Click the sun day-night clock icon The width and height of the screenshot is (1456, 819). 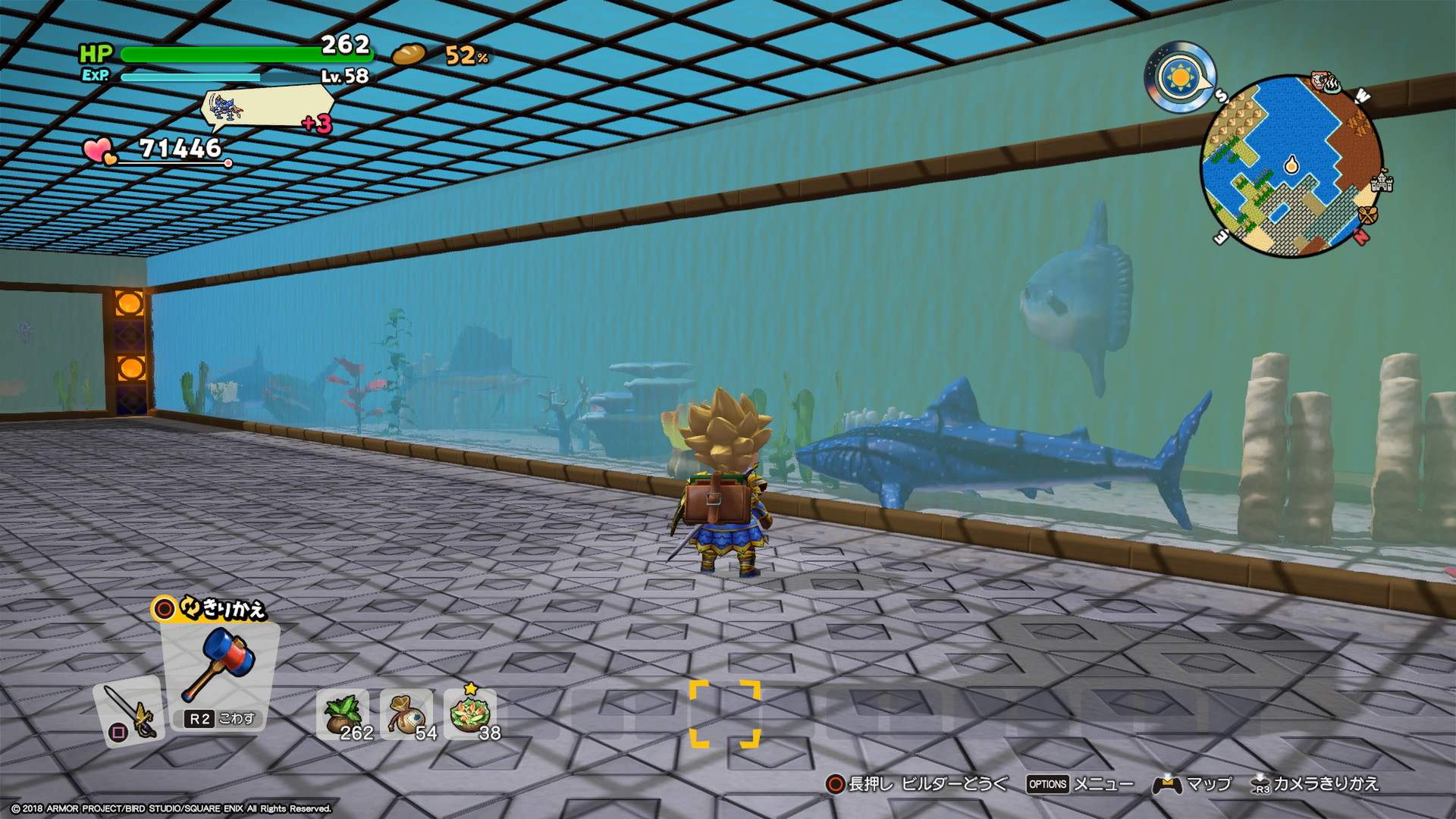[1179, 77]
